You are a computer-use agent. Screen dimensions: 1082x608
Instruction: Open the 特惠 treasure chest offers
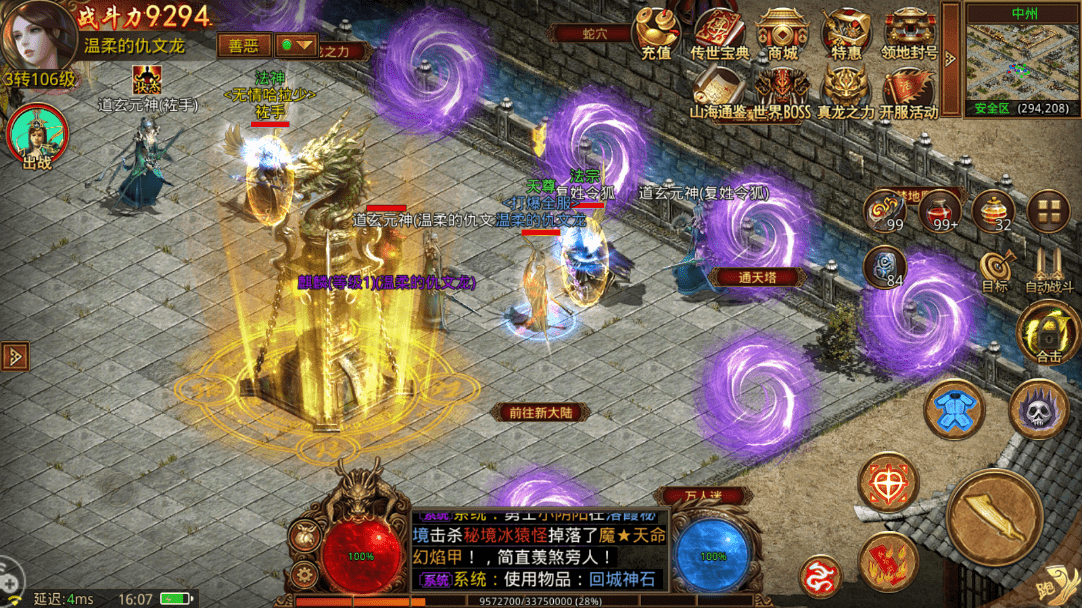pos(846,33)
